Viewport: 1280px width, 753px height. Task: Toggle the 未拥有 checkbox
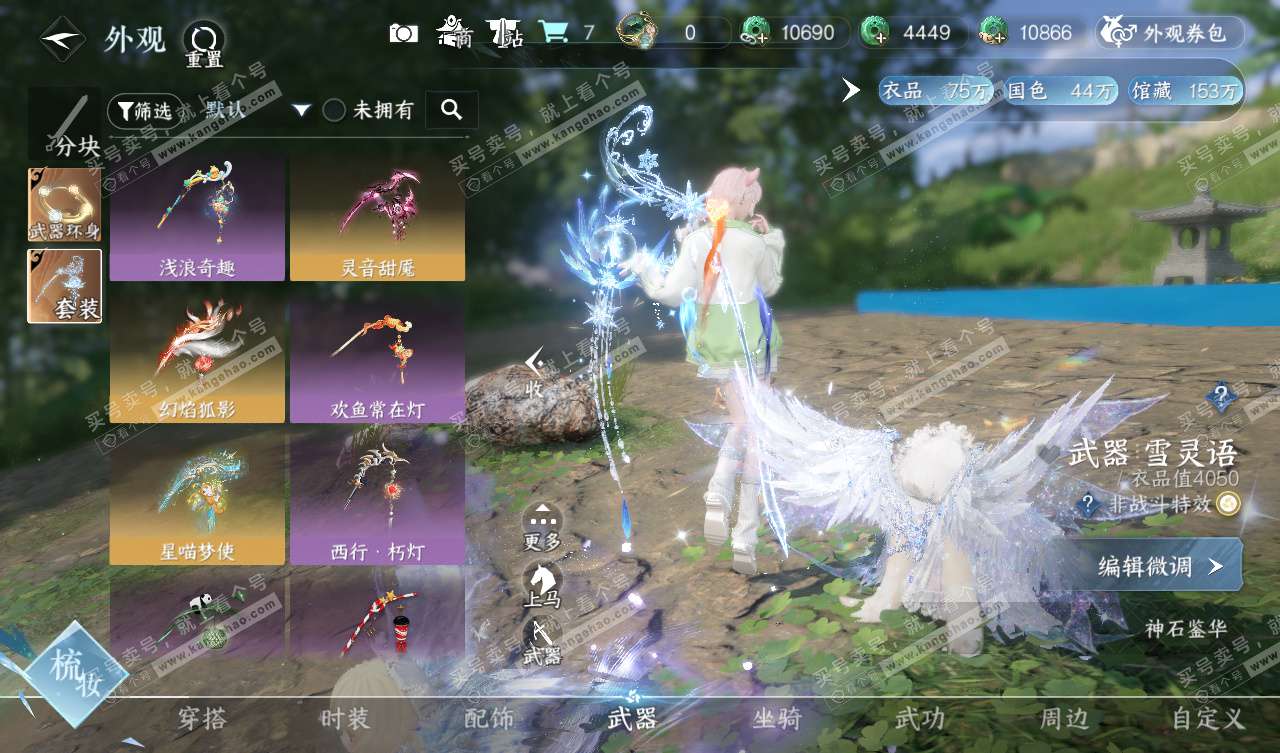334,110
